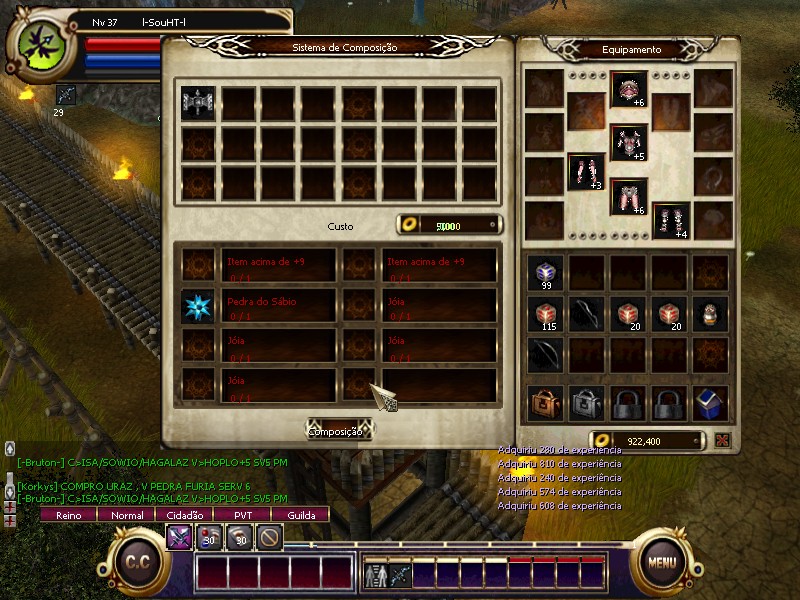Switch chat to the Guilda channel
Screen dimensions: 800x600
pyautogui.click(x=301, y=515)
